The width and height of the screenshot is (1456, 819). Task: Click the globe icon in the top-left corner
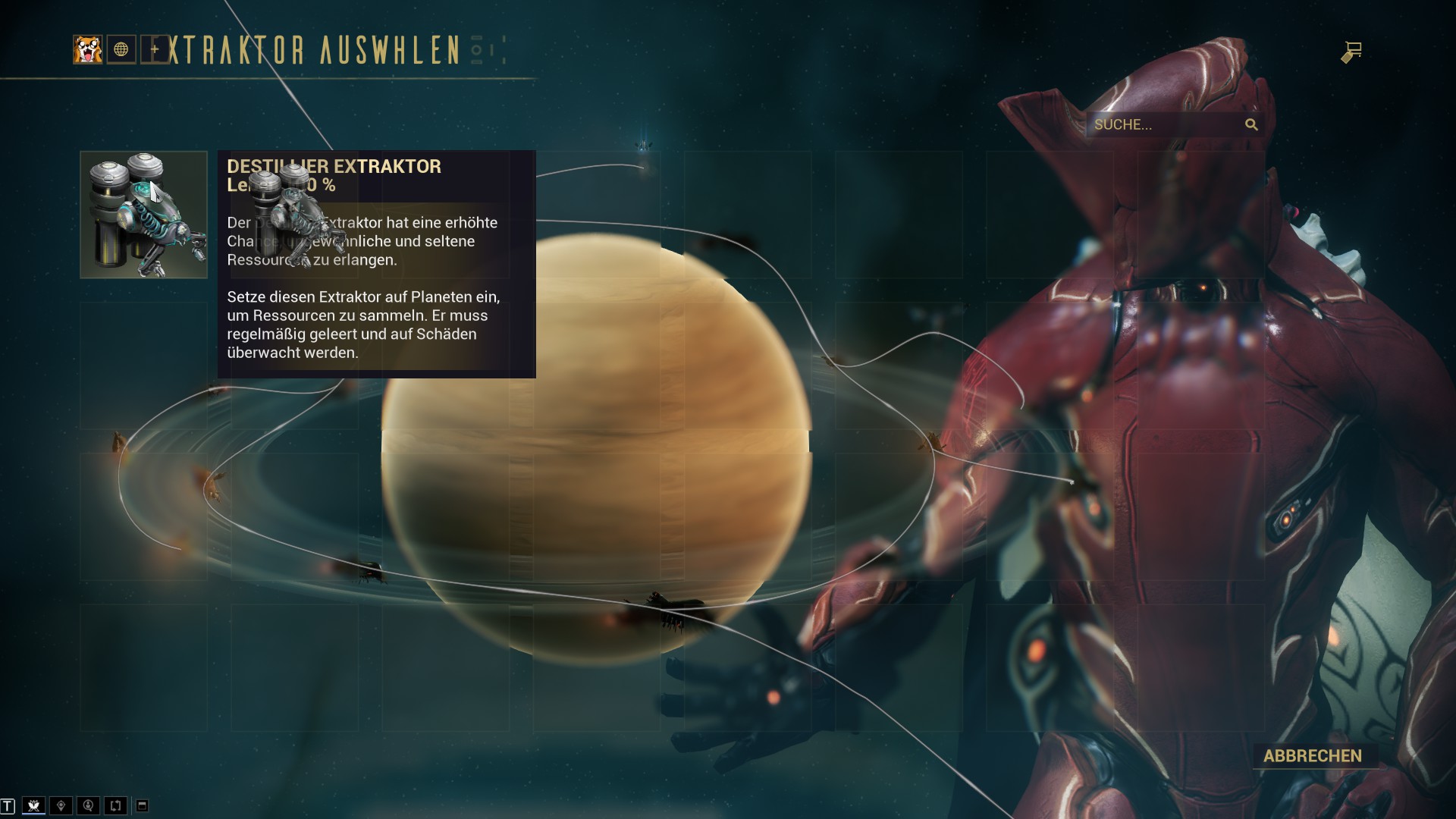121,49
